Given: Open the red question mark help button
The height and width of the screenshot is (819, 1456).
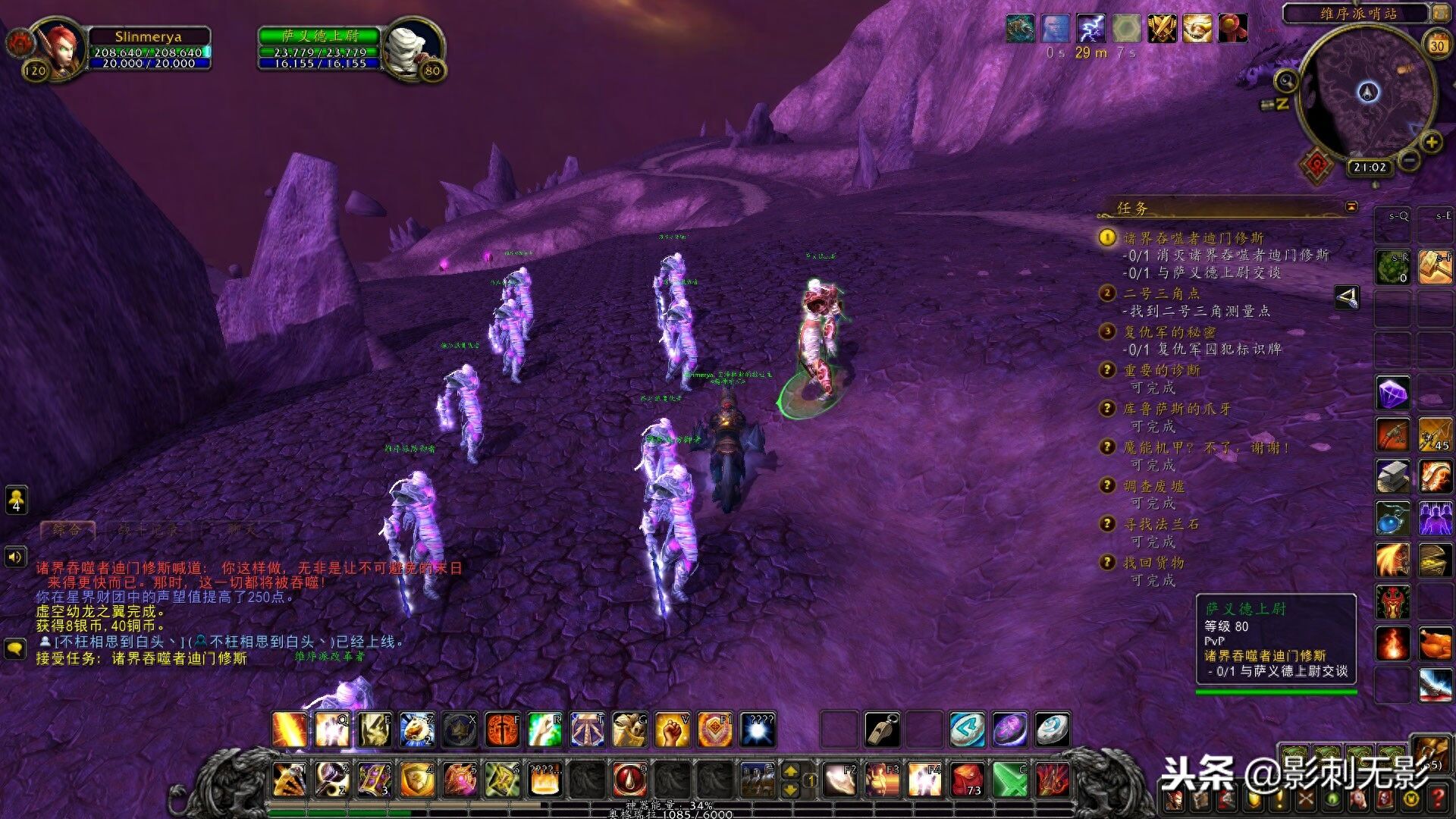Looking at the screenshot, I should click(x=1436, y=798).
